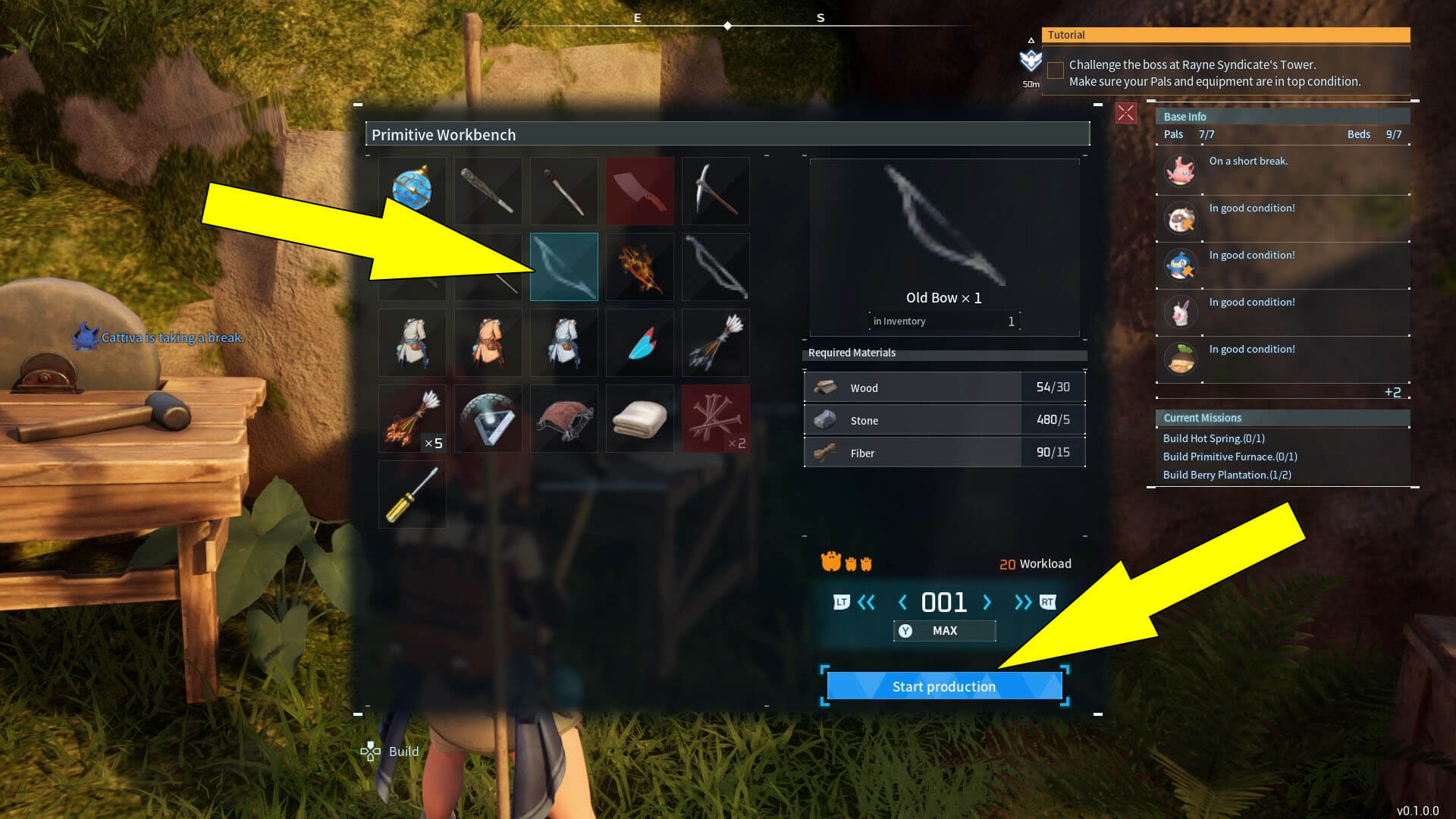1456x819 pixels.
Task: Open the Build menu
Action: 389,752
